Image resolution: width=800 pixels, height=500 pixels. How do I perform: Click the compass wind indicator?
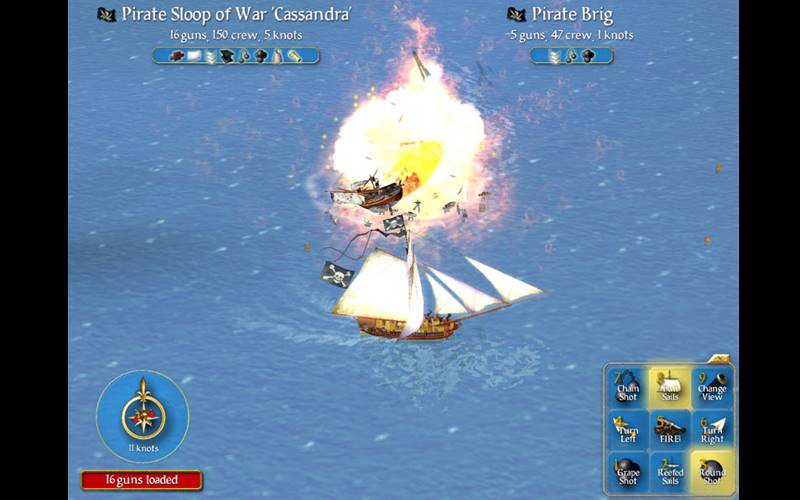(x=143, y=412)
